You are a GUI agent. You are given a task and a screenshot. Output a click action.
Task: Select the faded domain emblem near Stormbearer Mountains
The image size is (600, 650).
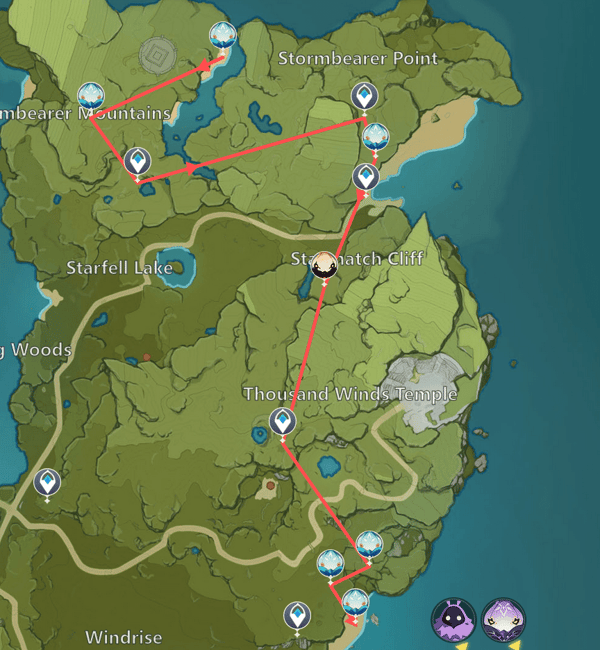[x=157, y=52]
